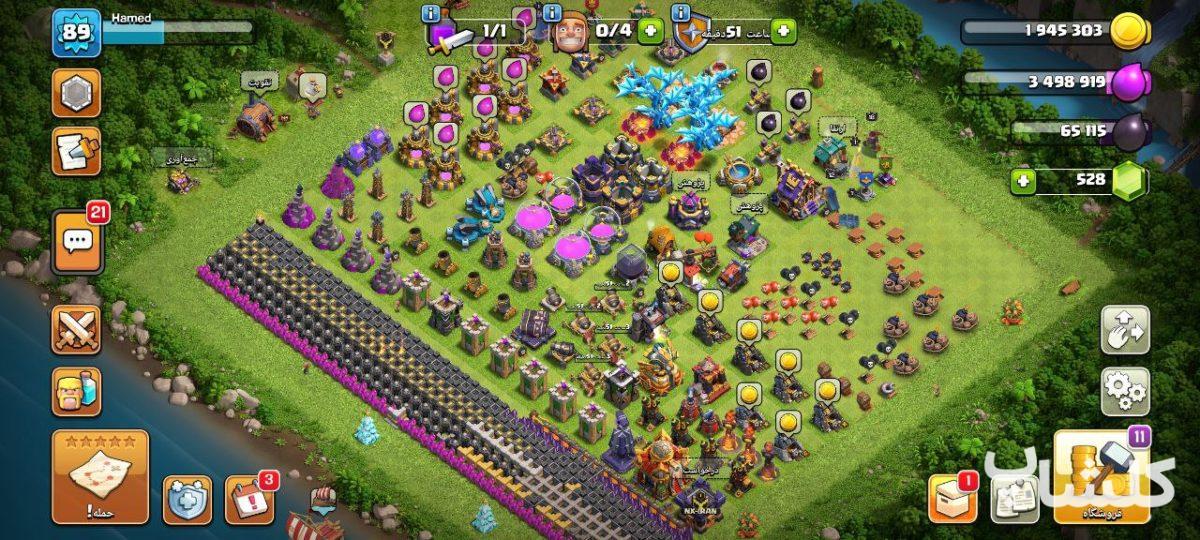1200x540 pixels.
Task: Open the Attack map button
Action: pyautogui.click(x=100, y=477)
